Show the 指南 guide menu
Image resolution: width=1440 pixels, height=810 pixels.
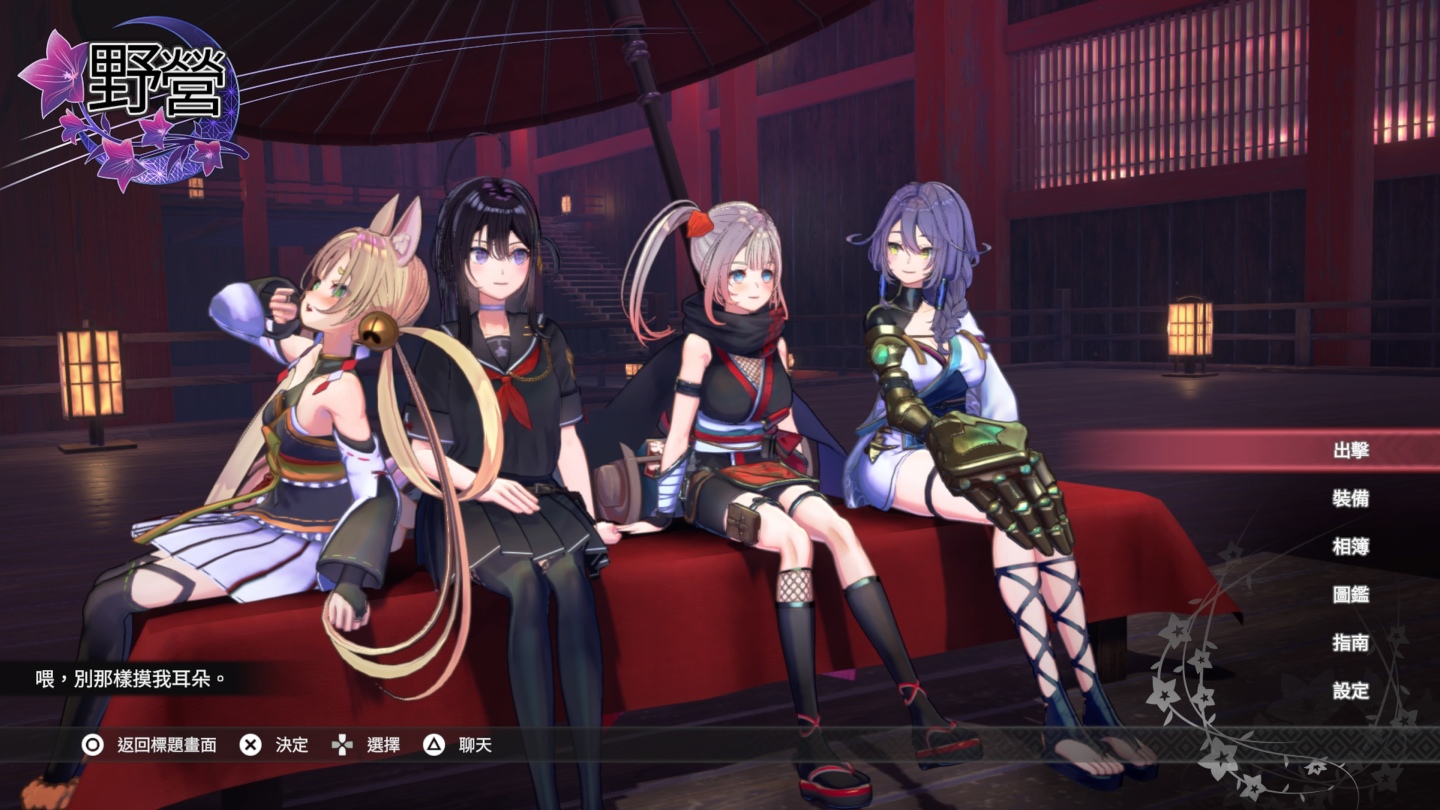click(1350, 642)
